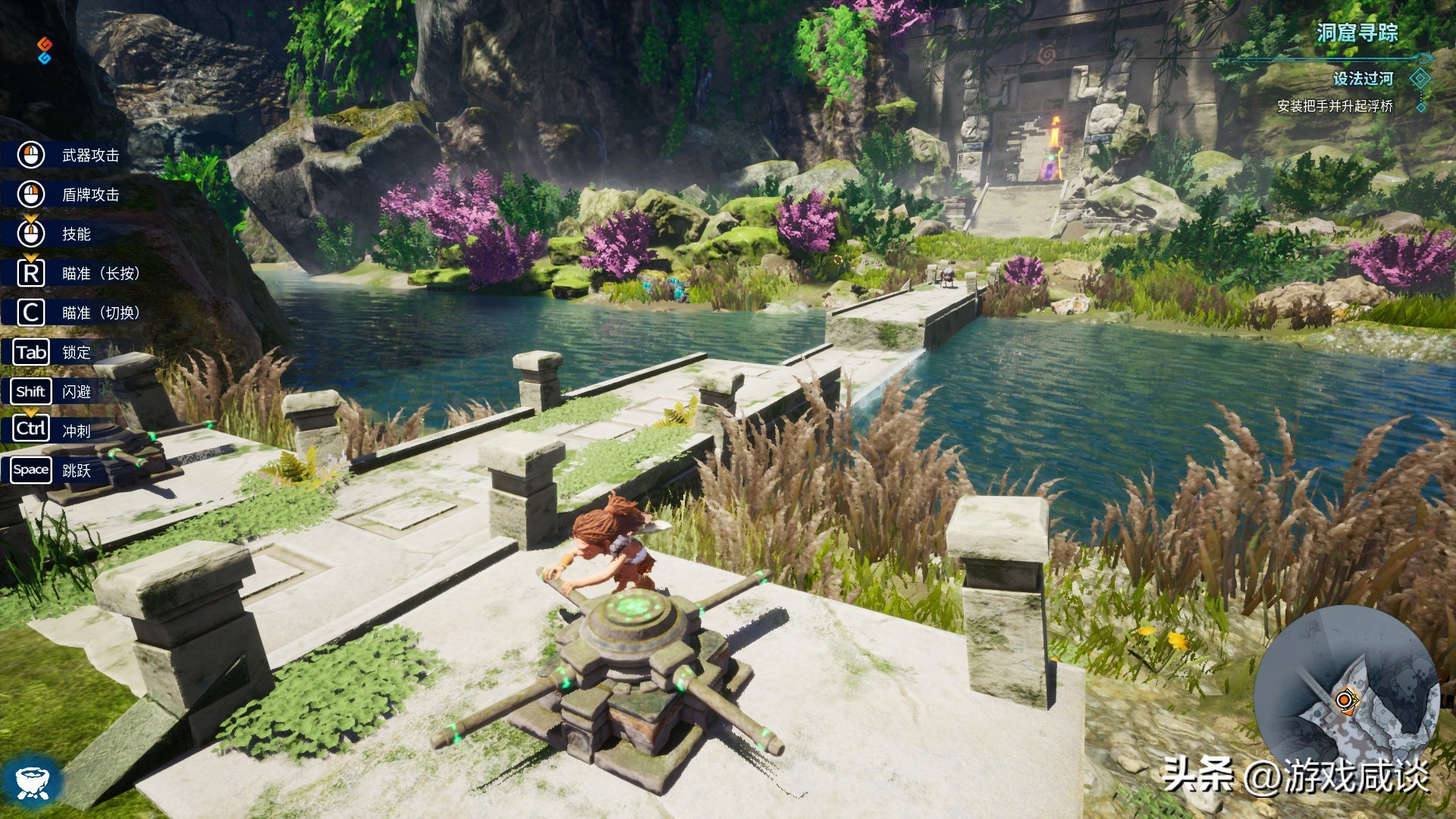Image resolution: width=1456 pixels, height=819 pixels.
Task: Open the 洞窟寻踪 quest tracker title
Action: [1357, 33]
